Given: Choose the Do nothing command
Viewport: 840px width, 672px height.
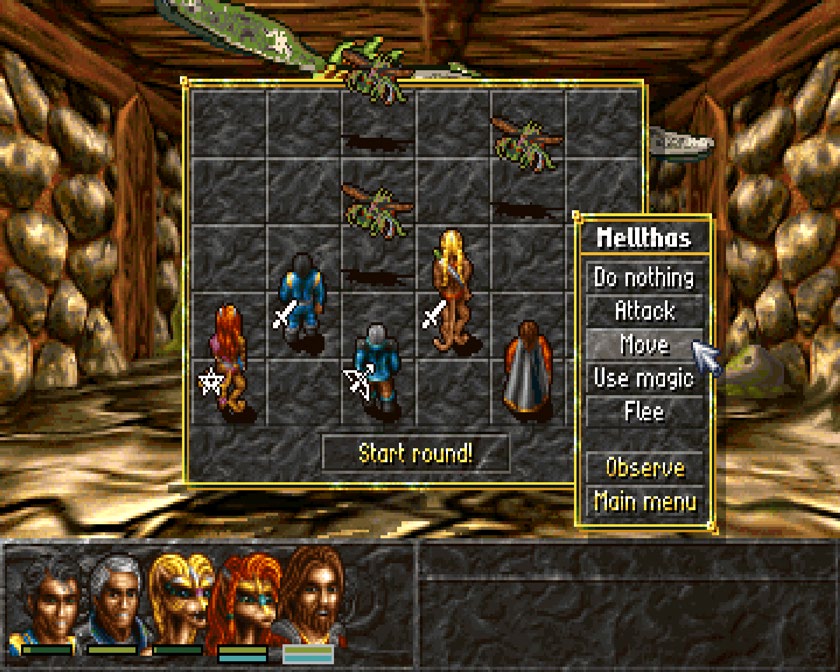Looking at the screenshot, I should click(644, 277).
